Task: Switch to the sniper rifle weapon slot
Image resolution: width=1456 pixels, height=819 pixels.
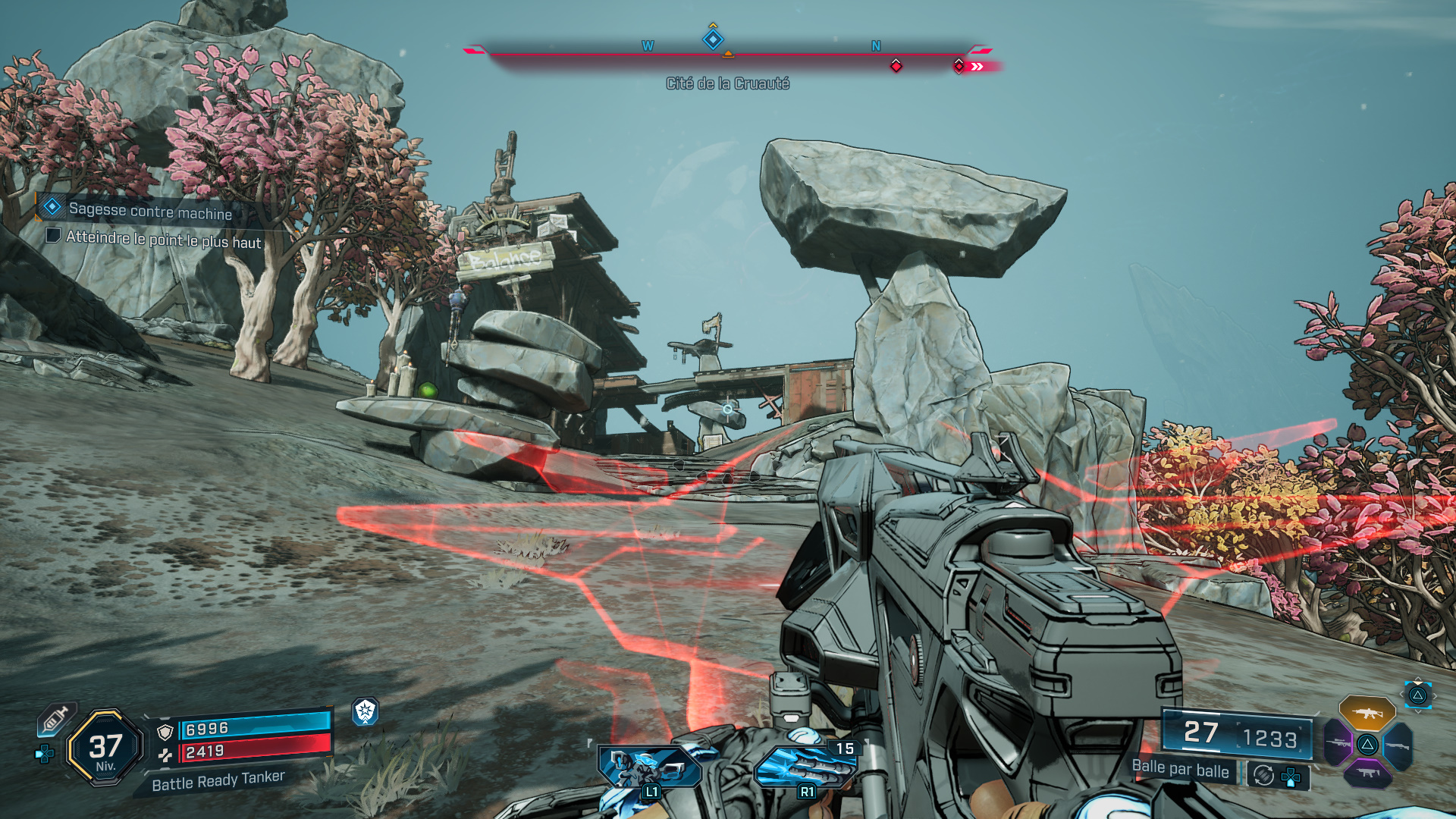Action: (1338, 742)
